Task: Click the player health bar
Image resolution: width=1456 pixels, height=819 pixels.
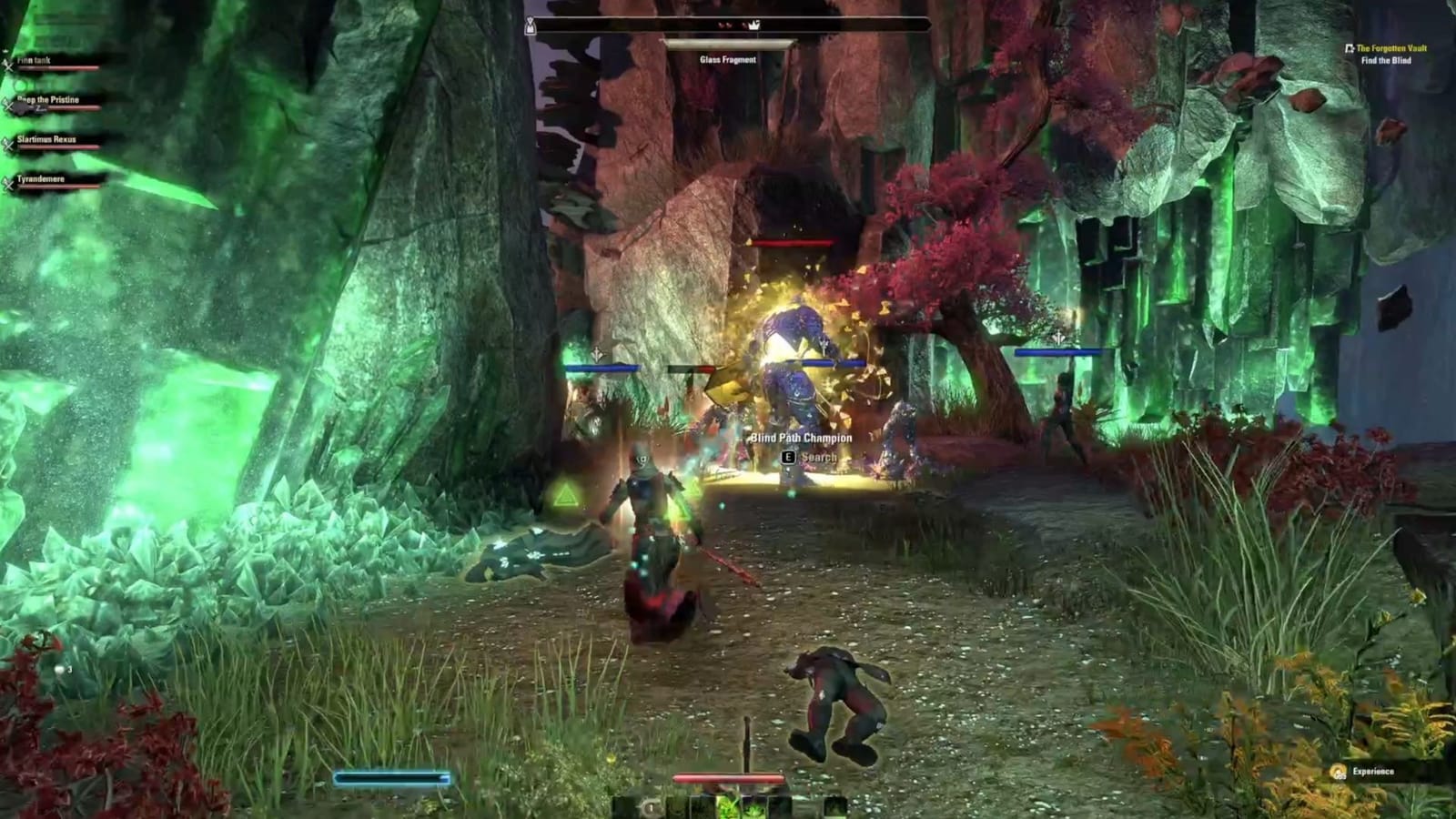Action: click(726, 778)
